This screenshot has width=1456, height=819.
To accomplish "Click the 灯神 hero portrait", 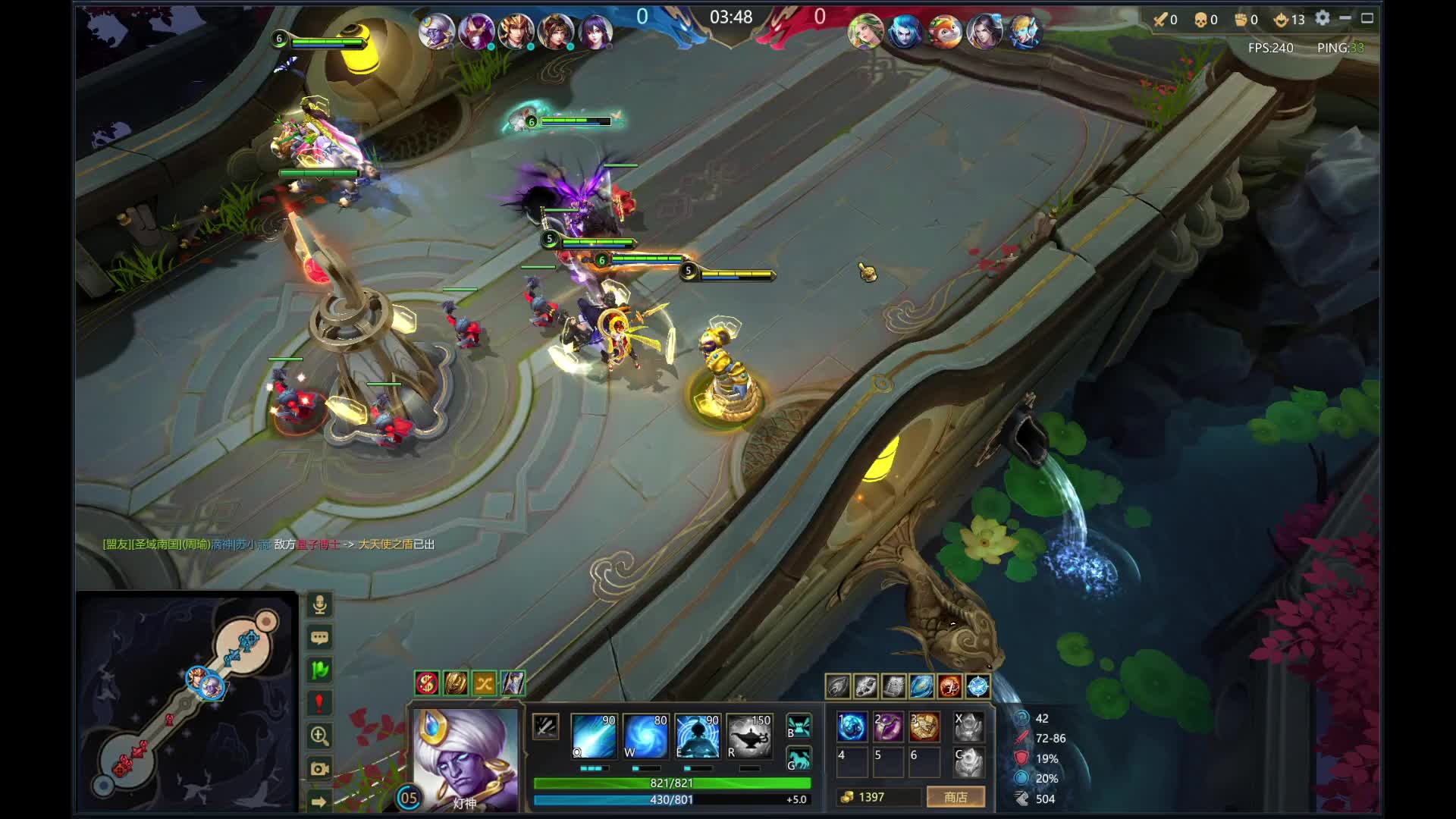I will pyautogui.click(x=466, y=758).
